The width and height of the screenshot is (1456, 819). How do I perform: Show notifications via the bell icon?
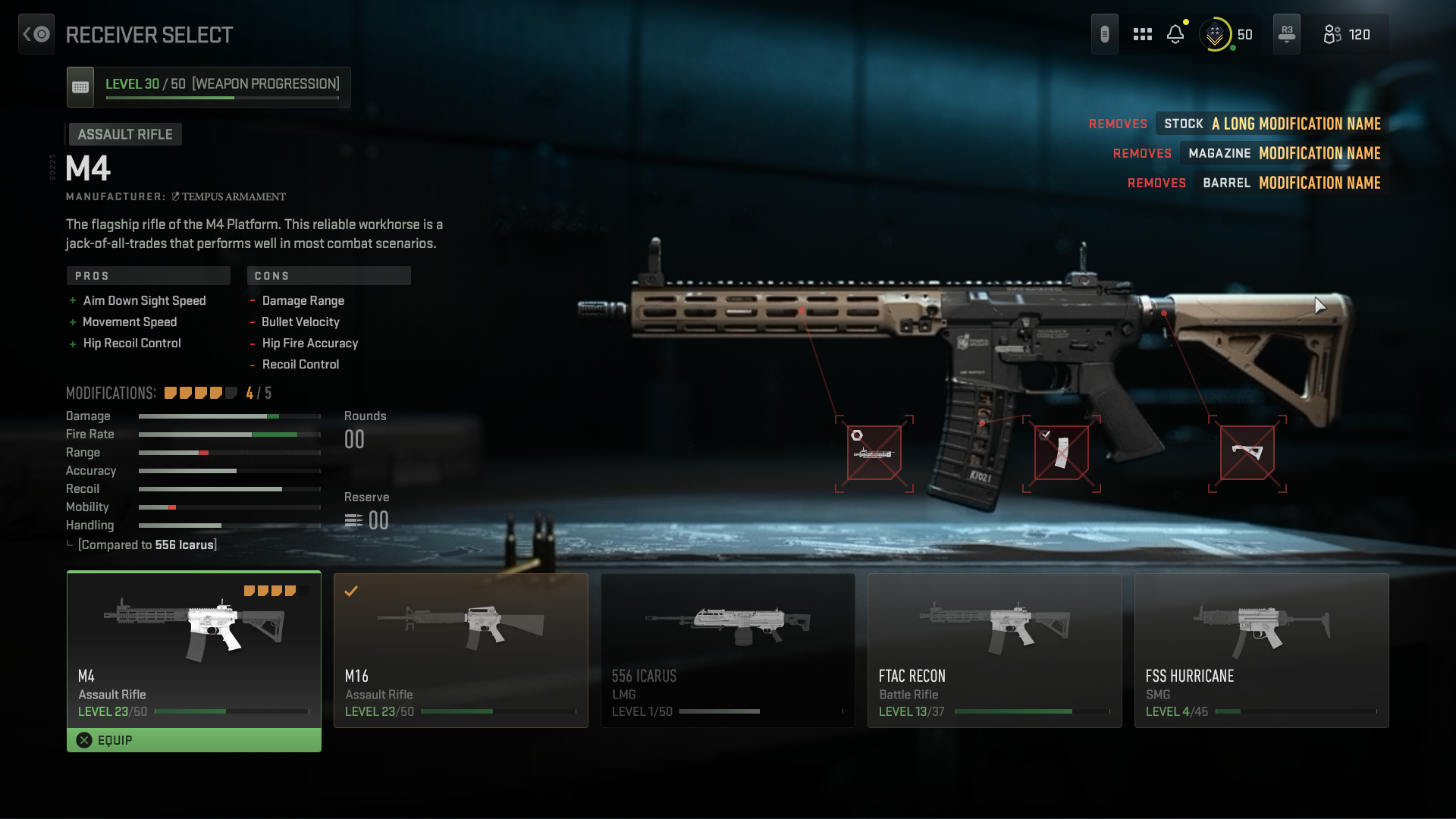[1175, 34]
